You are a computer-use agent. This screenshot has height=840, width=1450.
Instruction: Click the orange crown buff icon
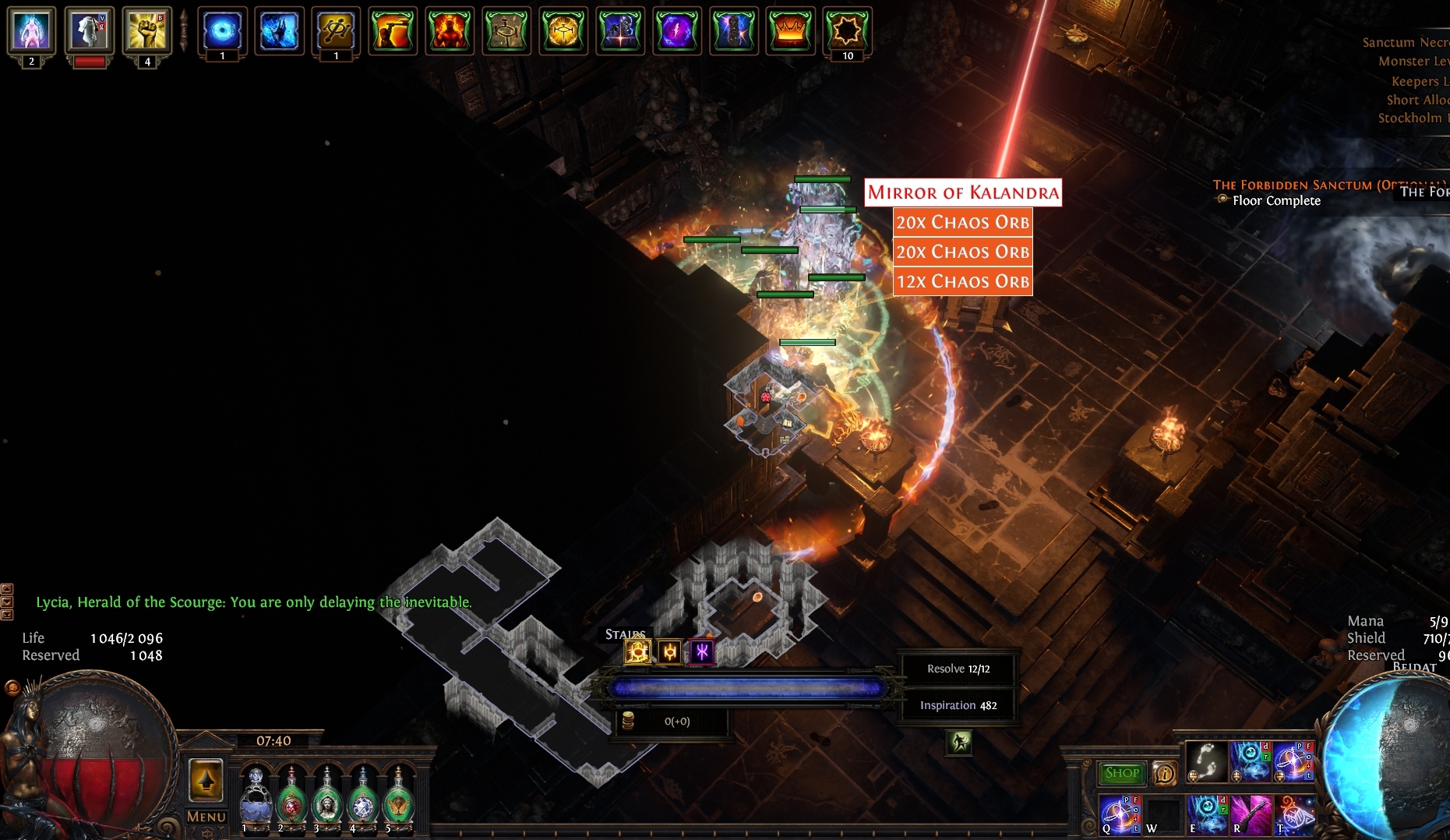point(790,31)
